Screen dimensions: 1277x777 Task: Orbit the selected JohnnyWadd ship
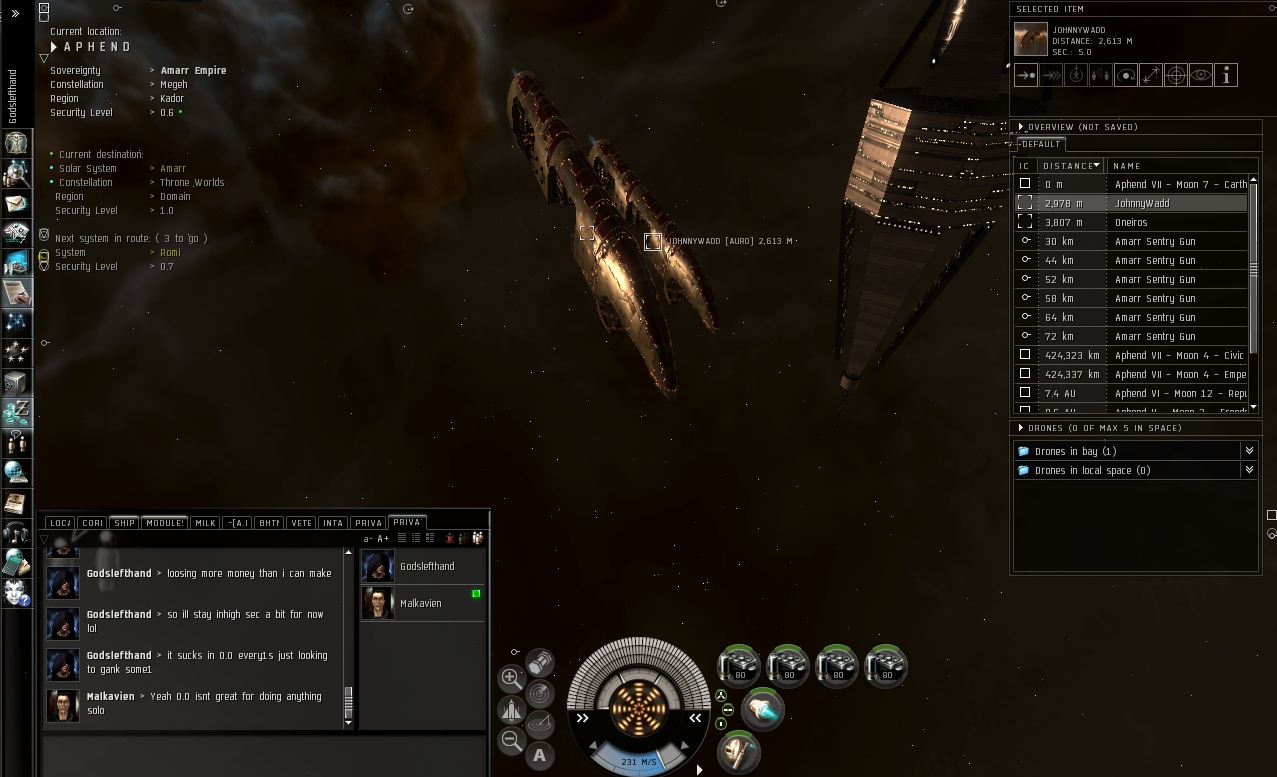[x=1126, y=75]
